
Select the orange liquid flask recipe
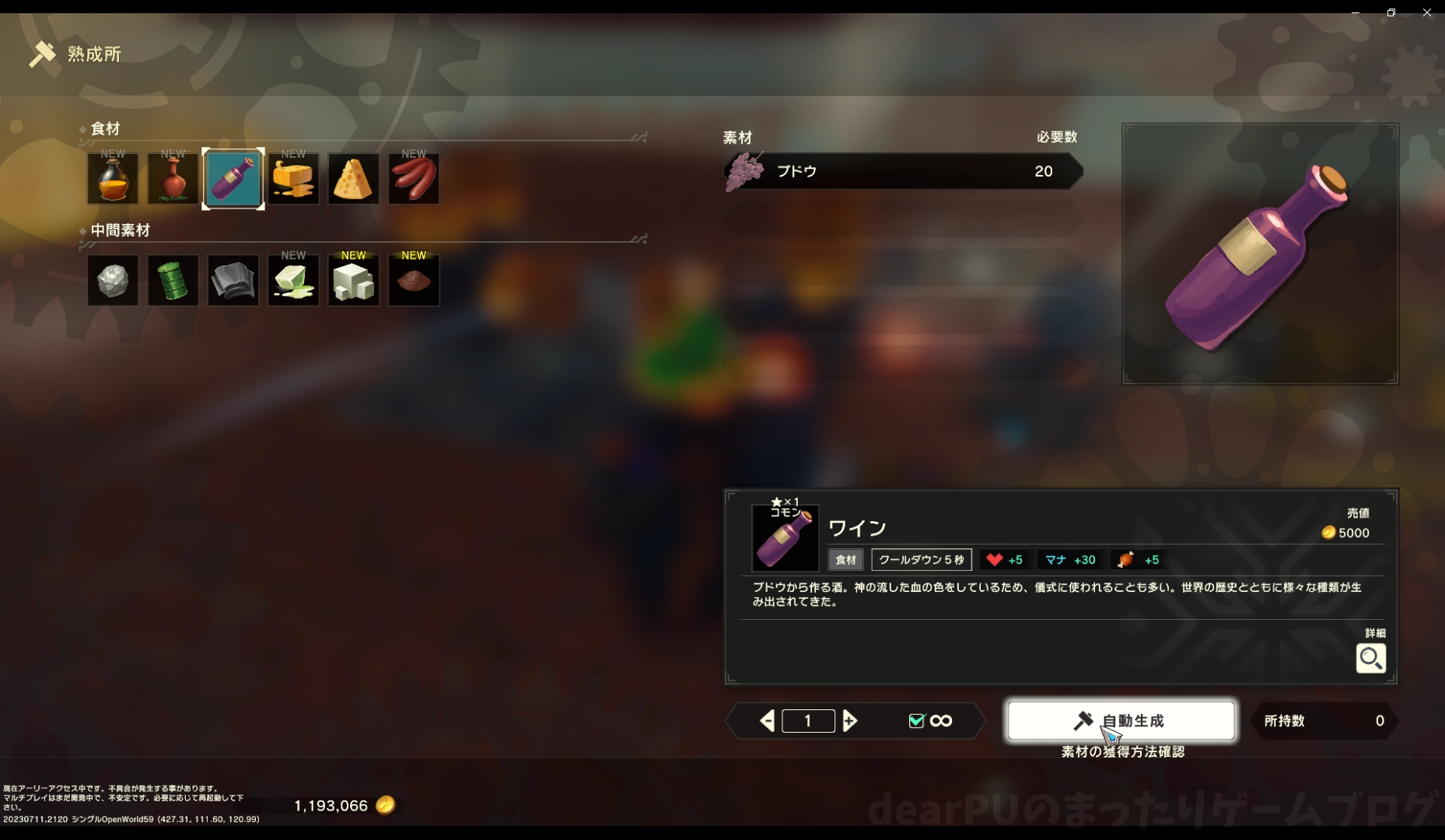coord(113,179)
